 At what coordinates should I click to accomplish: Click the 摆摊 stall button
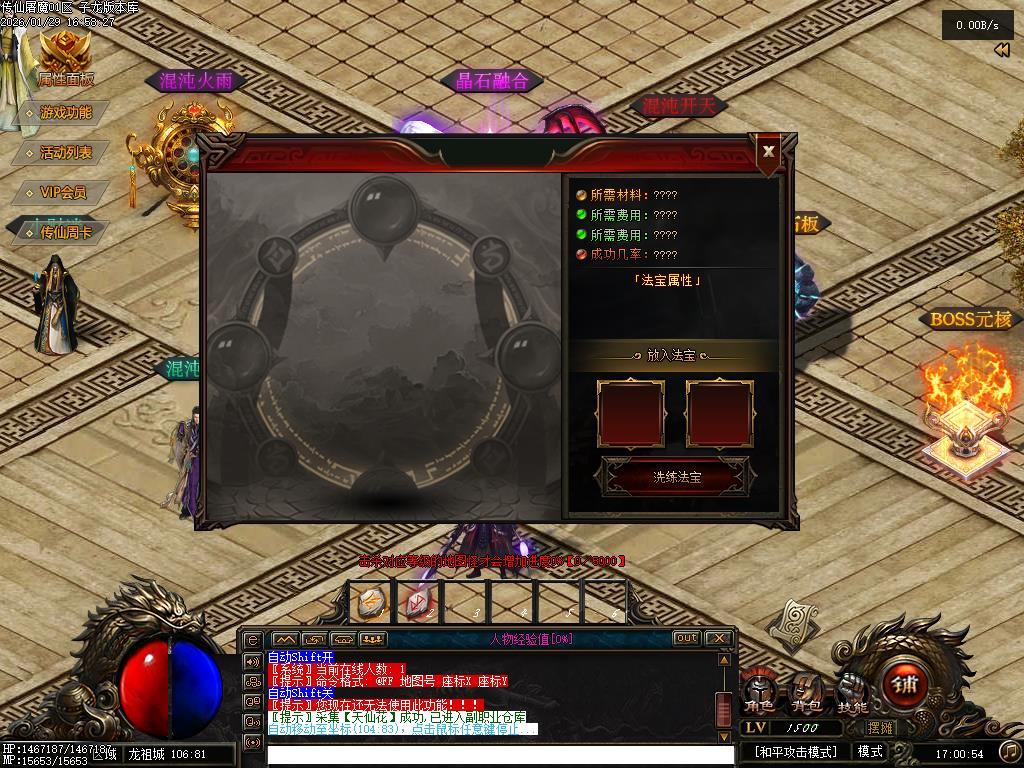880,728
